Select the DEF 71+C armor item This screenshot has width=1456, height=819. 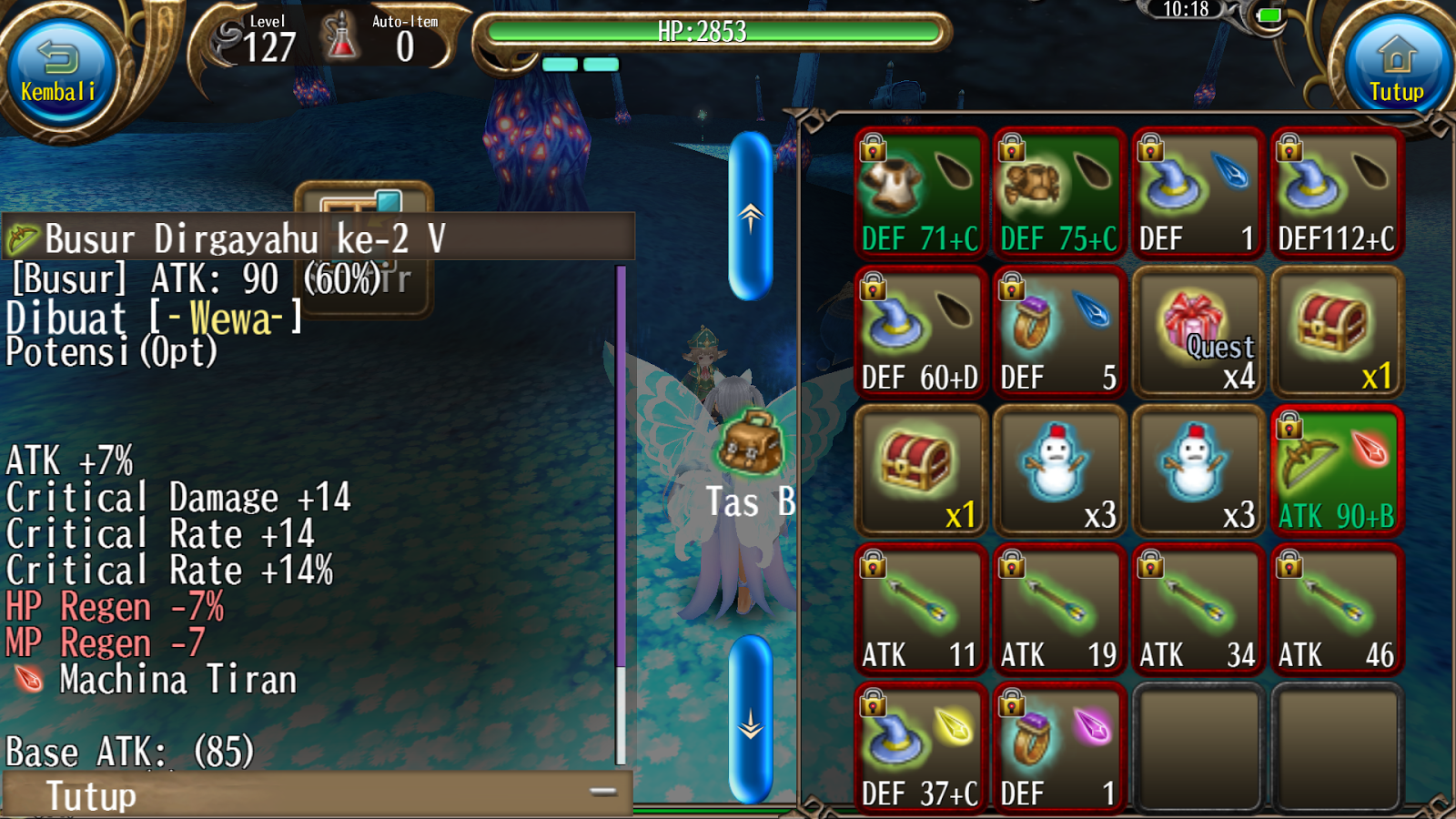point(920,193)
